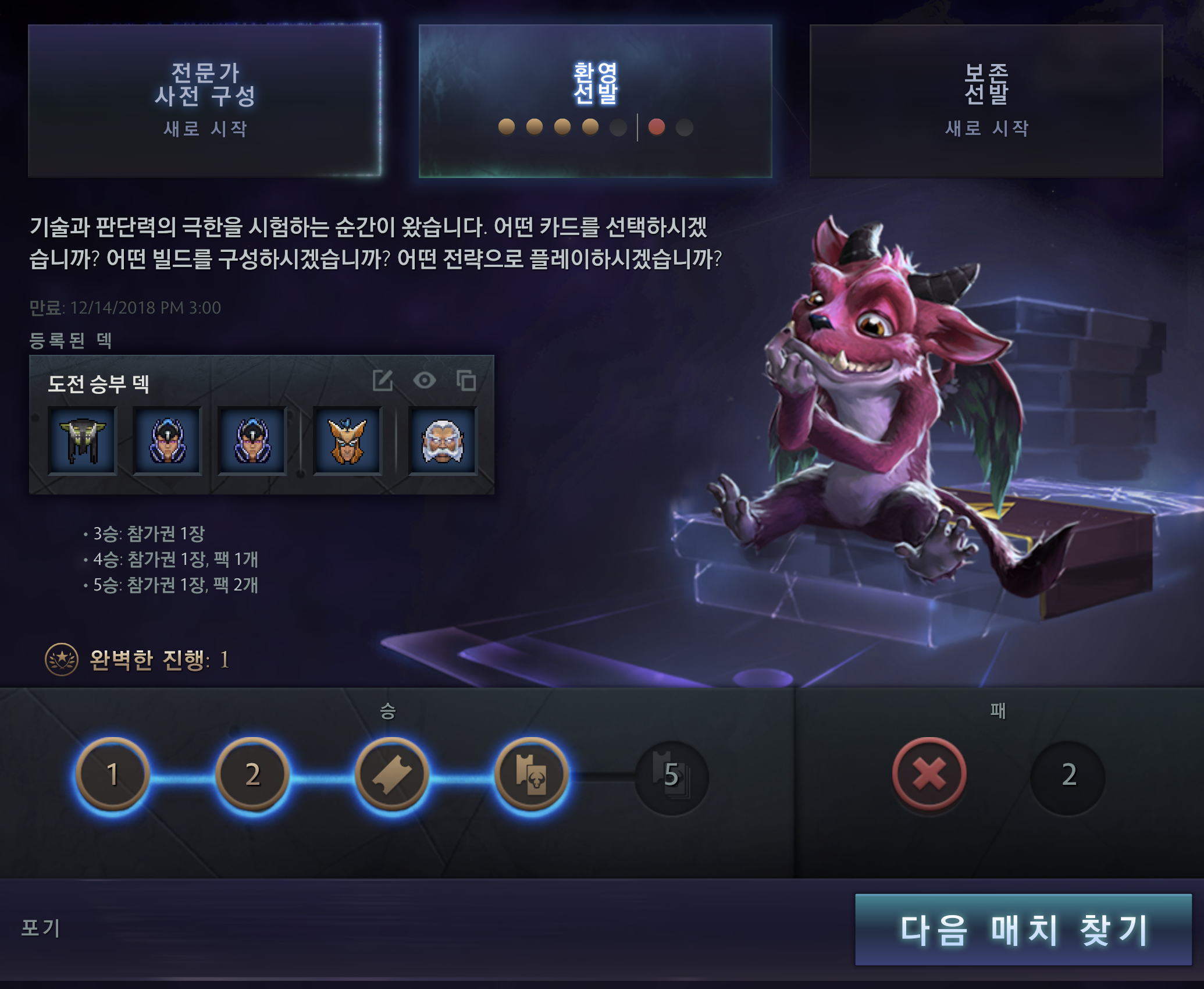Open the 보존 선발 mode panel
The height and width of the screenshot is (989, 1204).
[986, 100]
